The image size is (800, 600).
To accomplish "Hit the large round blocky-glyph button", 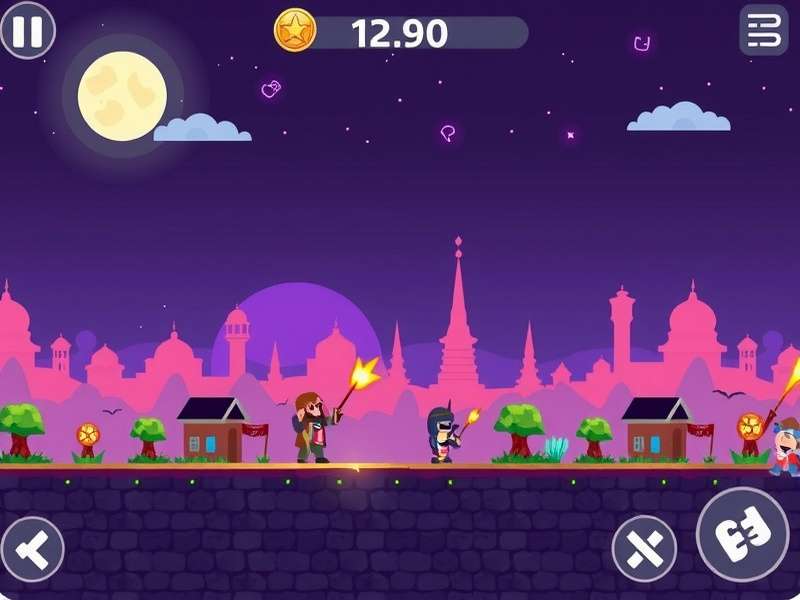I will coord(742,534).
